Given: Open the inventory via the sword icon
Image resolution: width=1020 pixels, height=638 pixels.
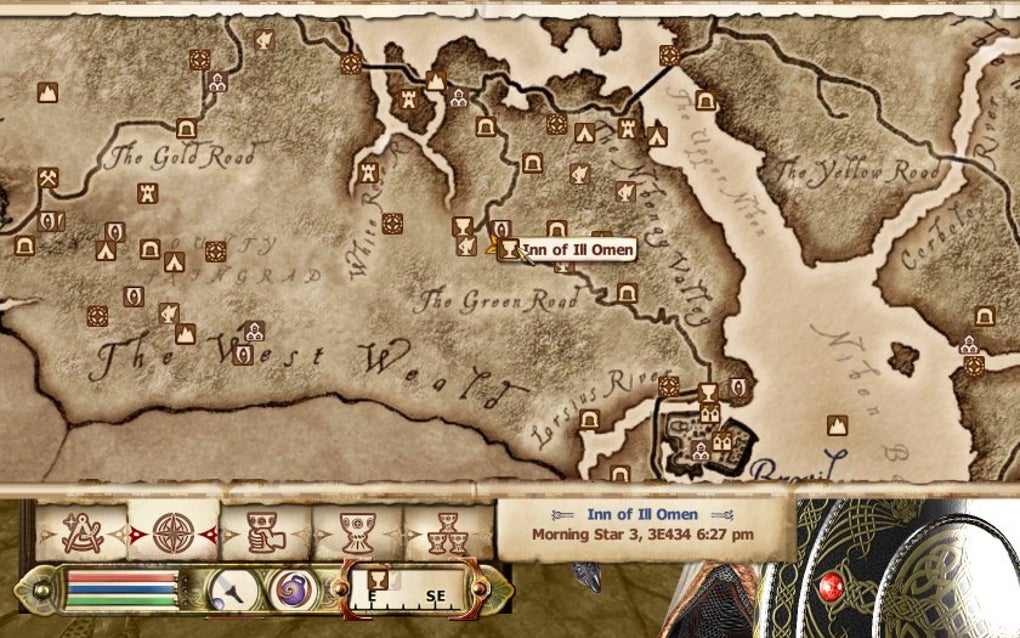Looking at the screenshot, I should 234,590.
